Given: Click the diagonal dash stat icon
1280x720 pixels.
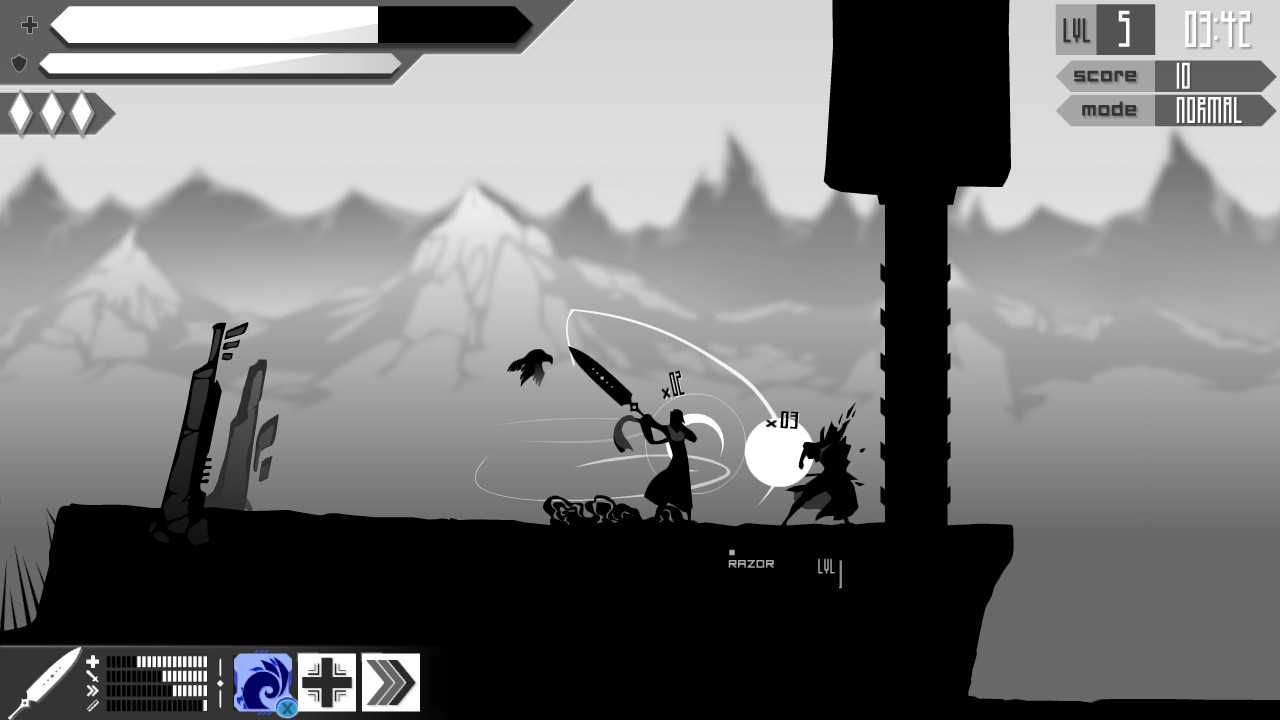Looking at the screenshot, I should (x=92, y=703).
